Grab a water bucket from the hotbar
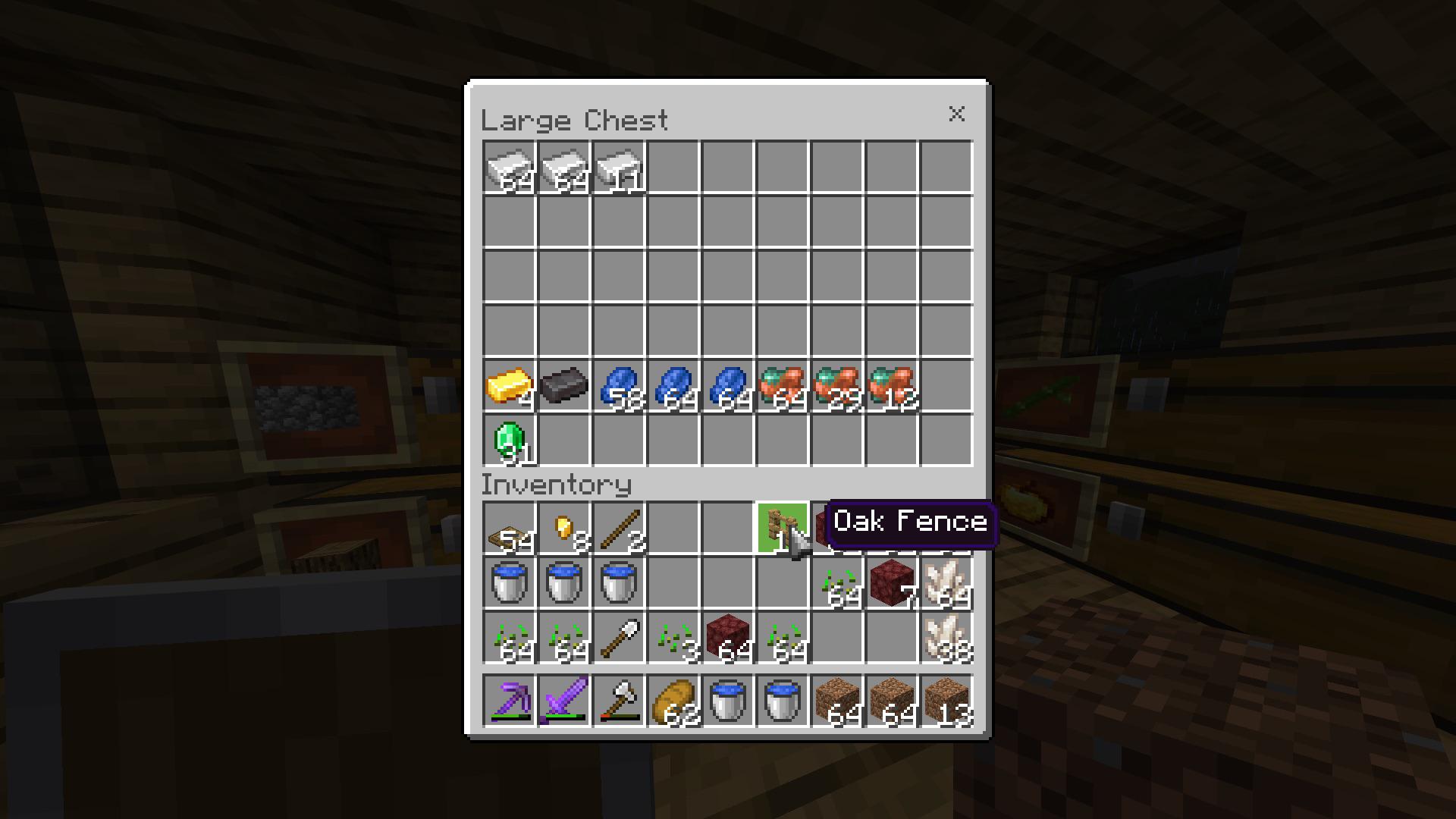The height and width of the screenshot is (819, 1456). (728, 701)
